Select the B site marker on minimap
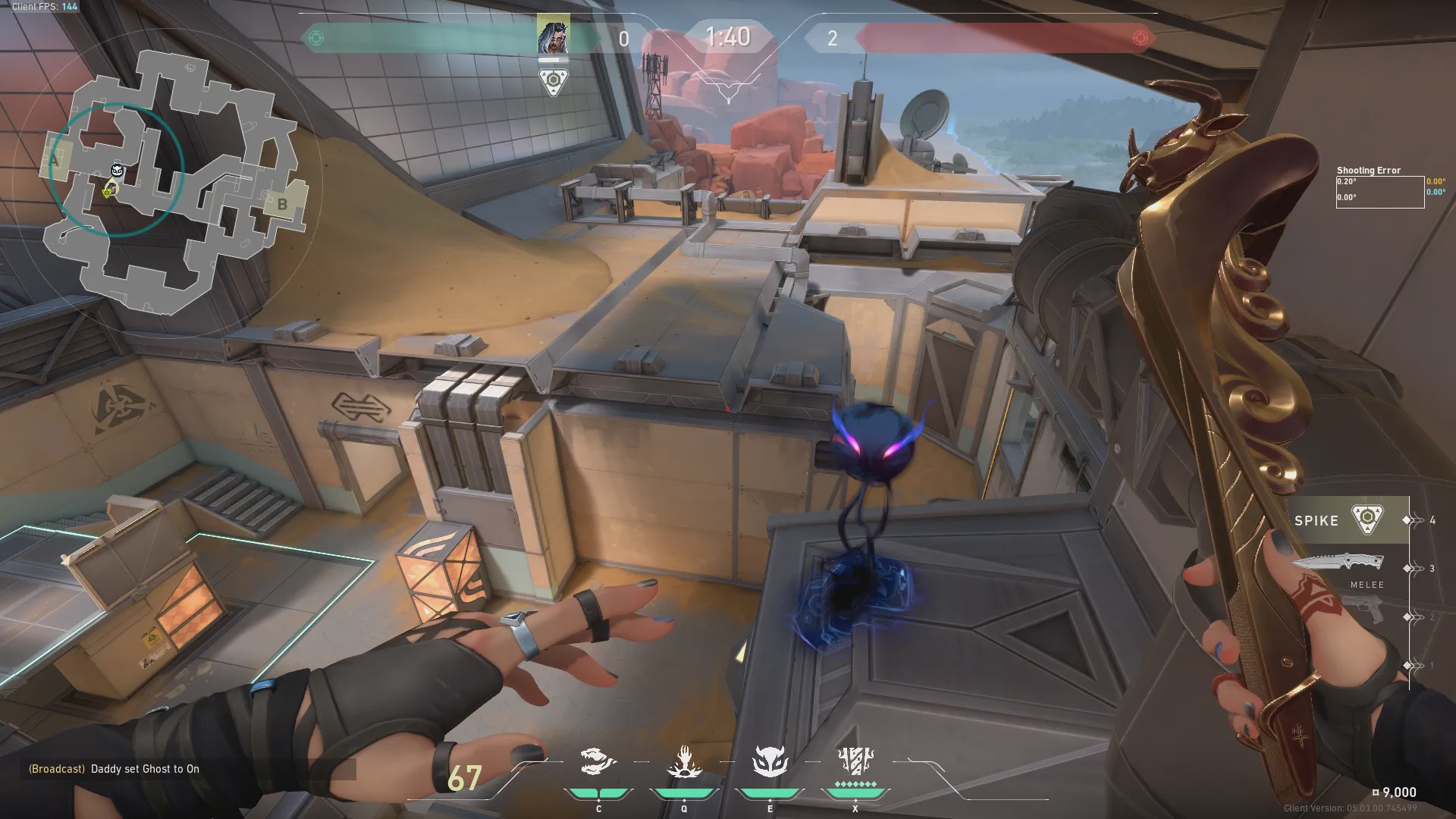This screenshot has height=819, width=1456. point(282,203)
